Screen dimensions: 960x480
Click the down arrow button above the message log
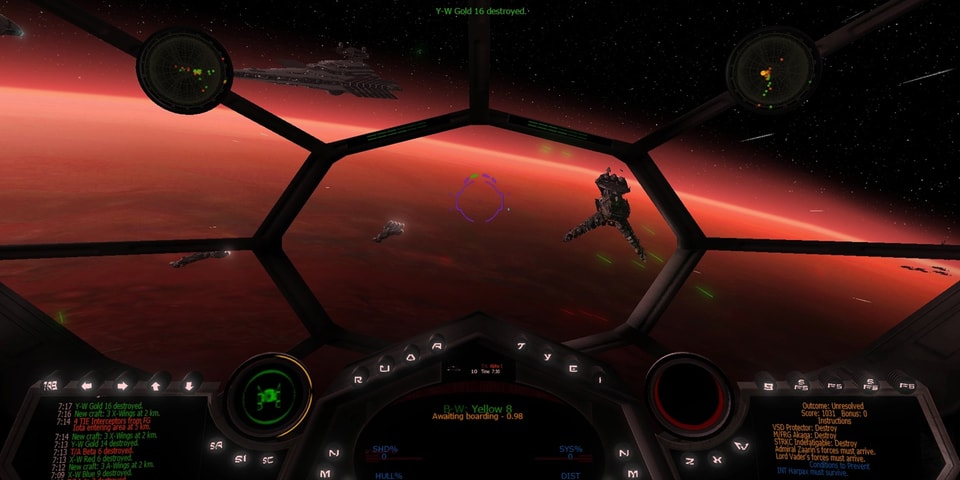[188, 383]
